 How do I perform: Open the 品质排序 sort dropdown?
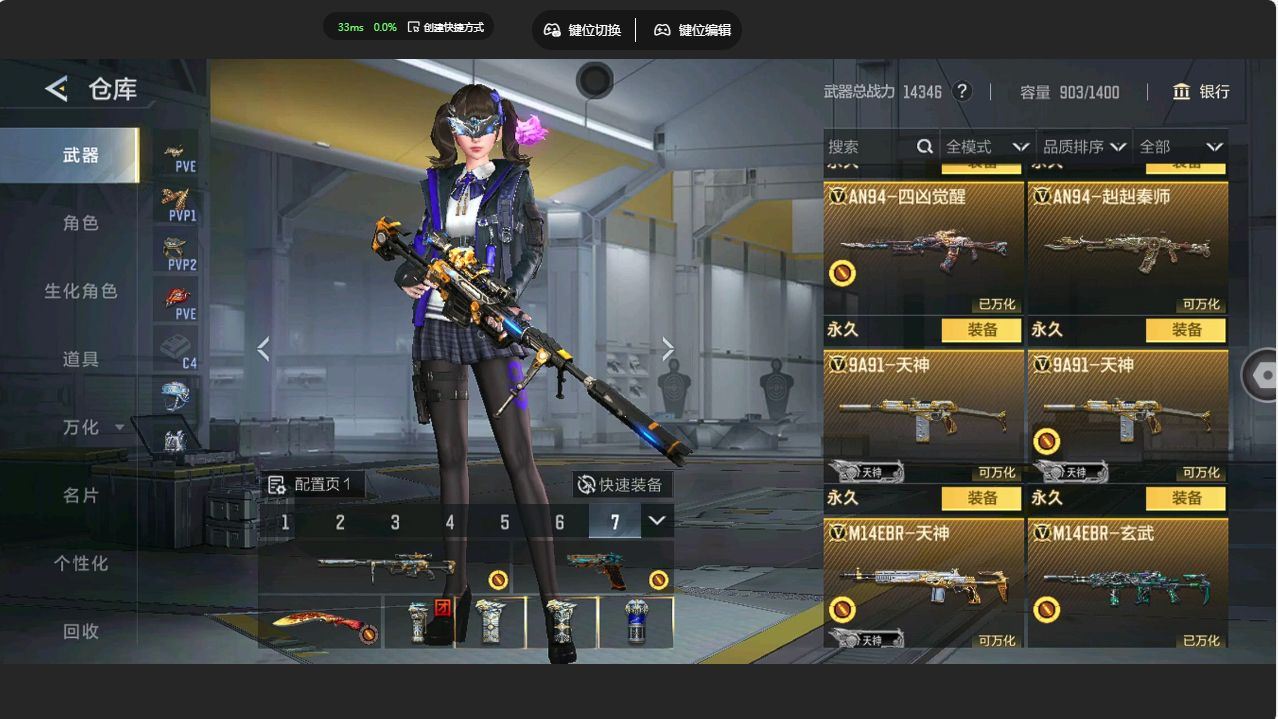pos(1084,147)
